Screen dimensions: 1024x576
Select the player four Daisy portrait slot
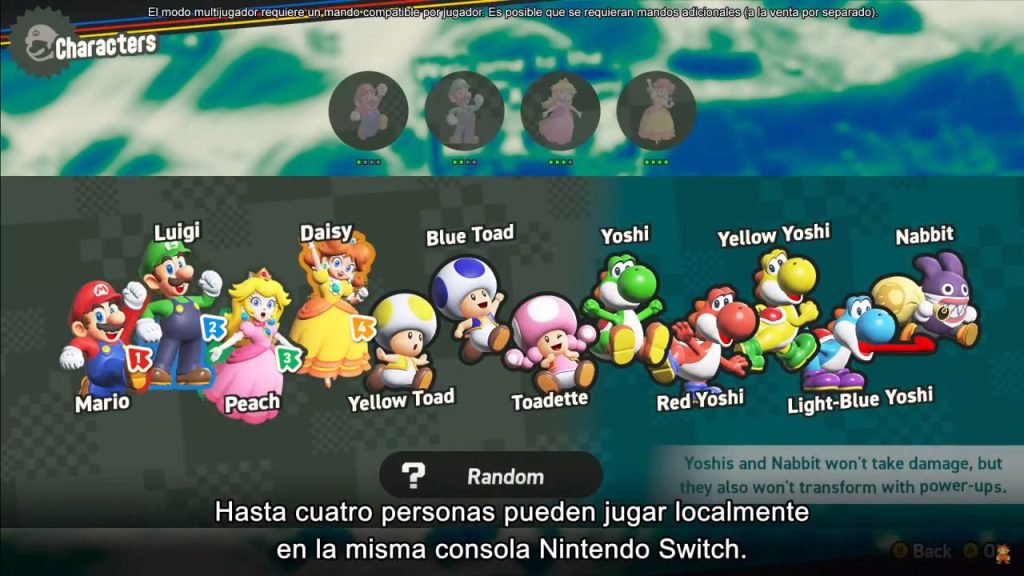(x=656, y=110)
